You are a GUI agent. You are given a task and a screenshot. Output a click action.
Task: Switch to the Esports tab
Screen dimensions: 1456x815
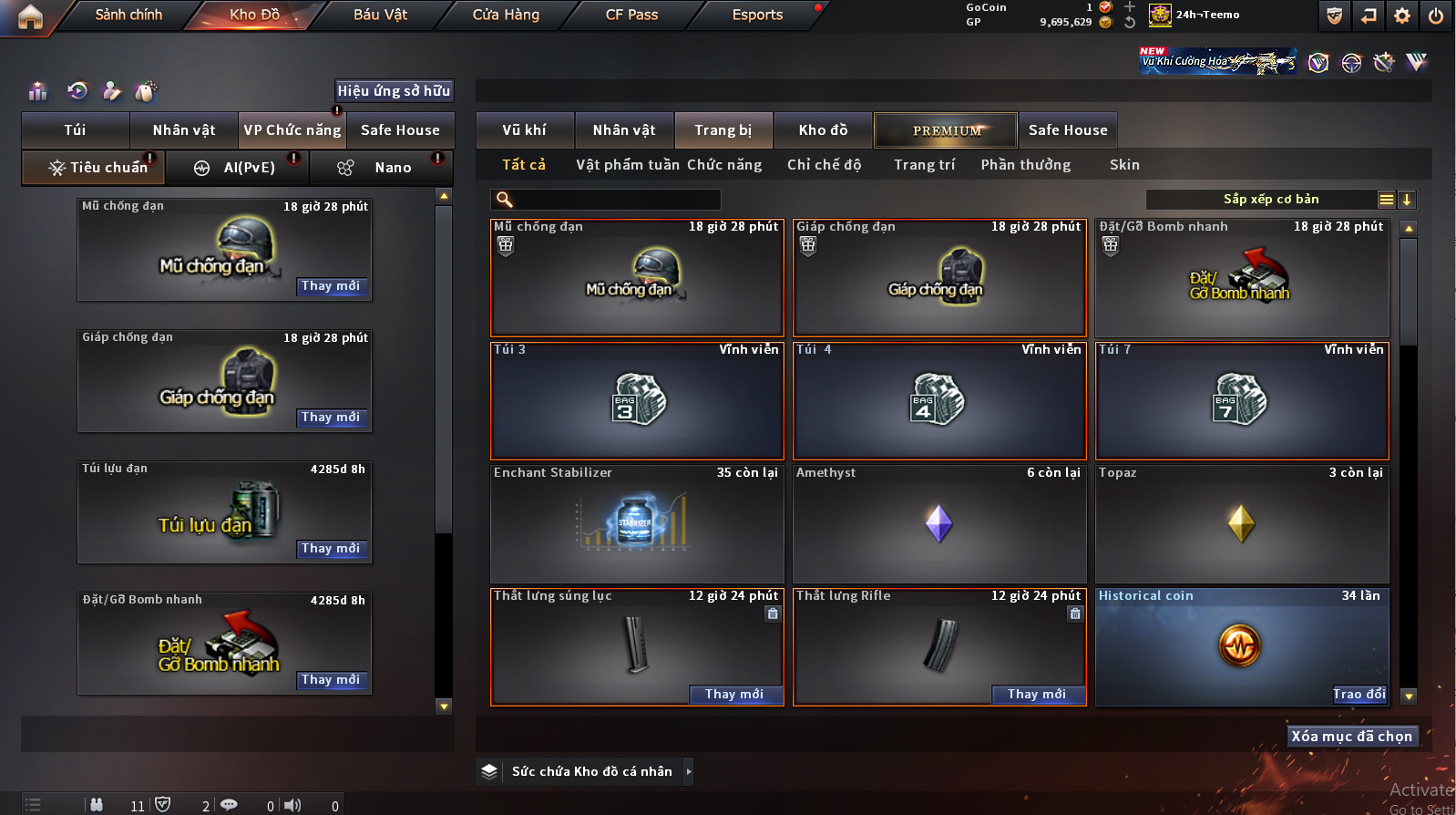[757, 15]
